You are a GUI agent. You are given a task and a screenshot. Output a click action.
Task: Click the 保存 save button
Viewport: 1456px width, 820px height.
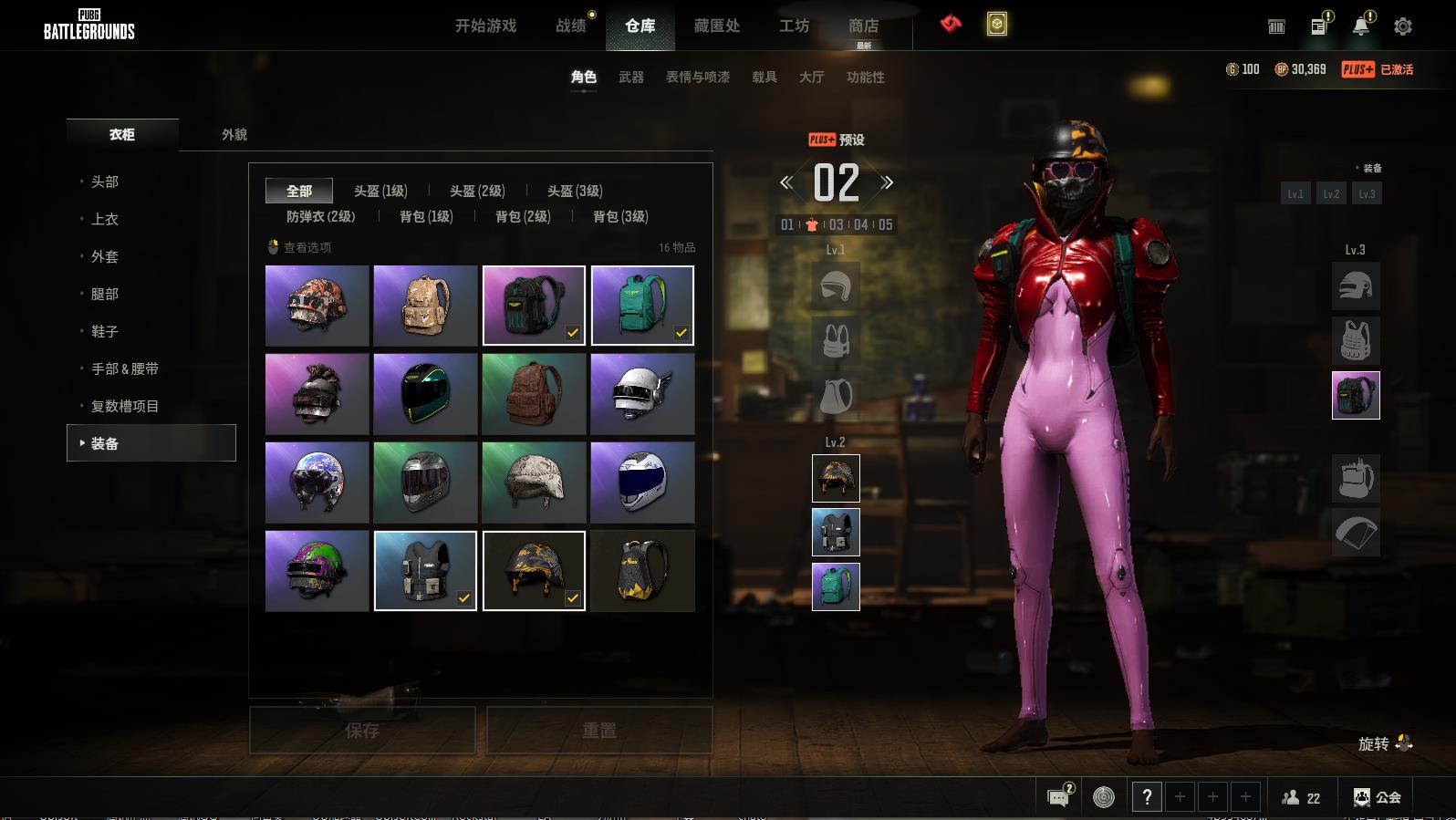tap(362, 731)
